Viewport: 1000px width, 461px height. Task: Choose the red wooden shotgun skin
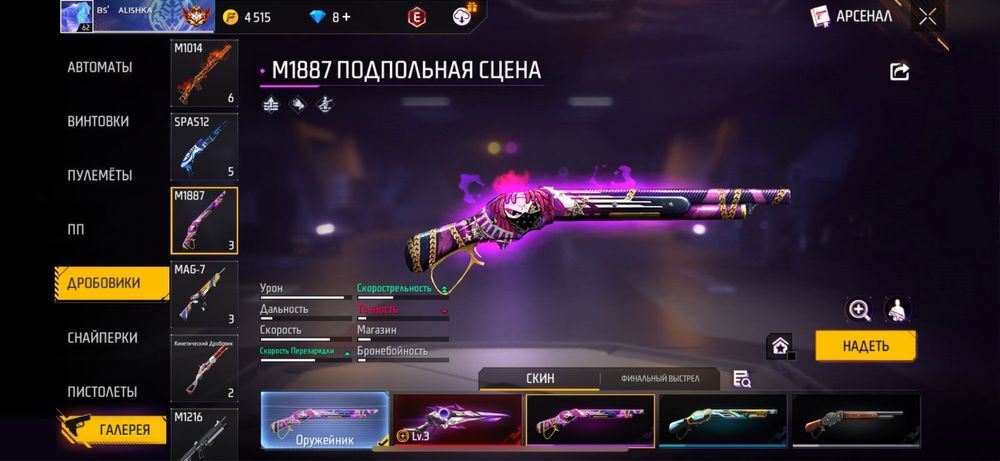855,419
